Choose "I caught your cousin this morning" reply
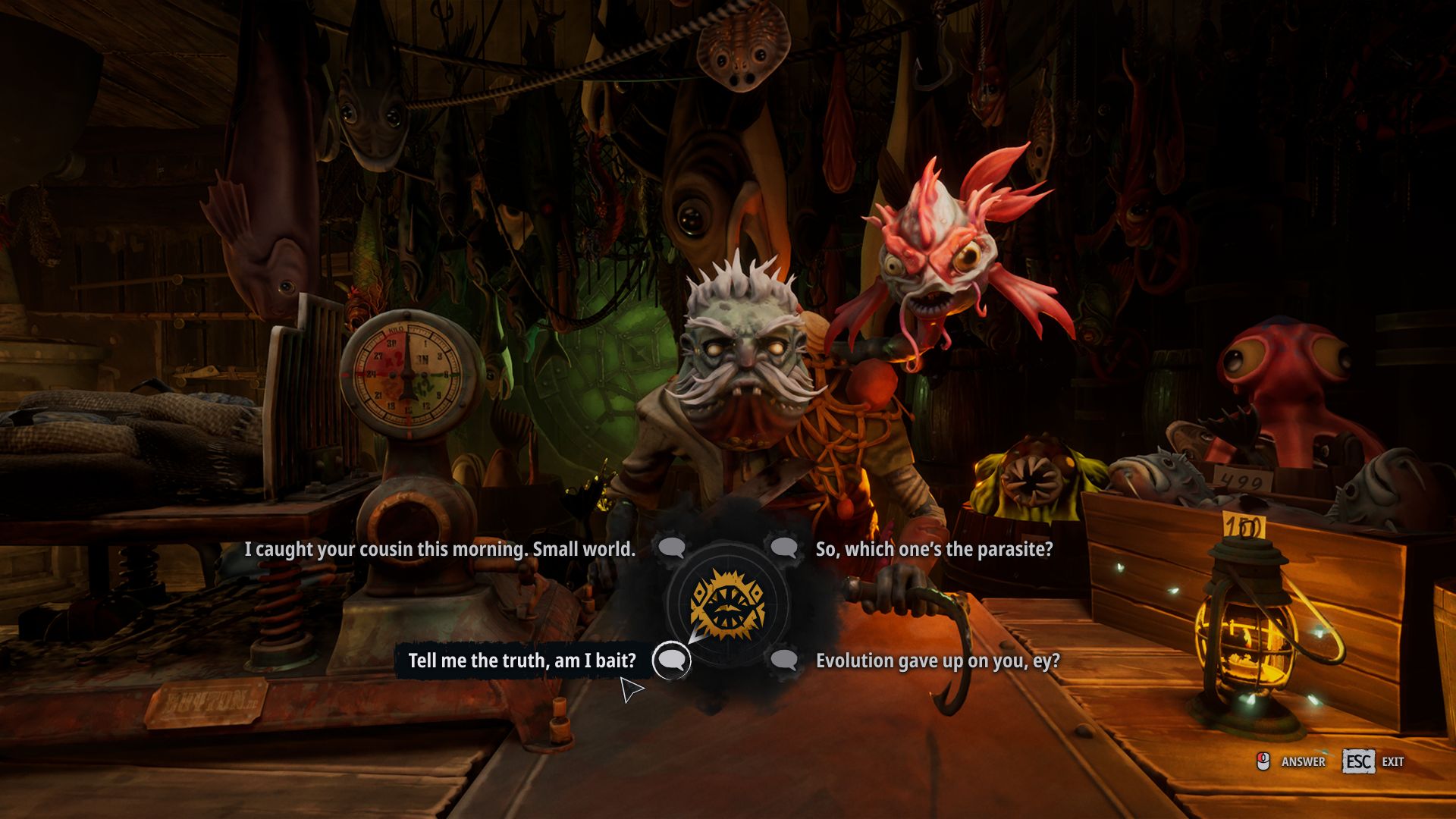The width and height of the screenshot is (1456, 819). [x=440, y=549]
